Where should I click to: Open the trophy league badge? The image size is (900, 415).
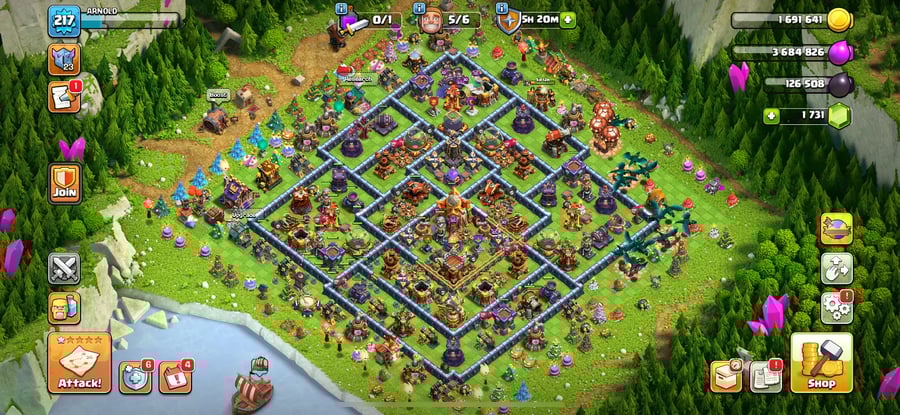(63, 59)
